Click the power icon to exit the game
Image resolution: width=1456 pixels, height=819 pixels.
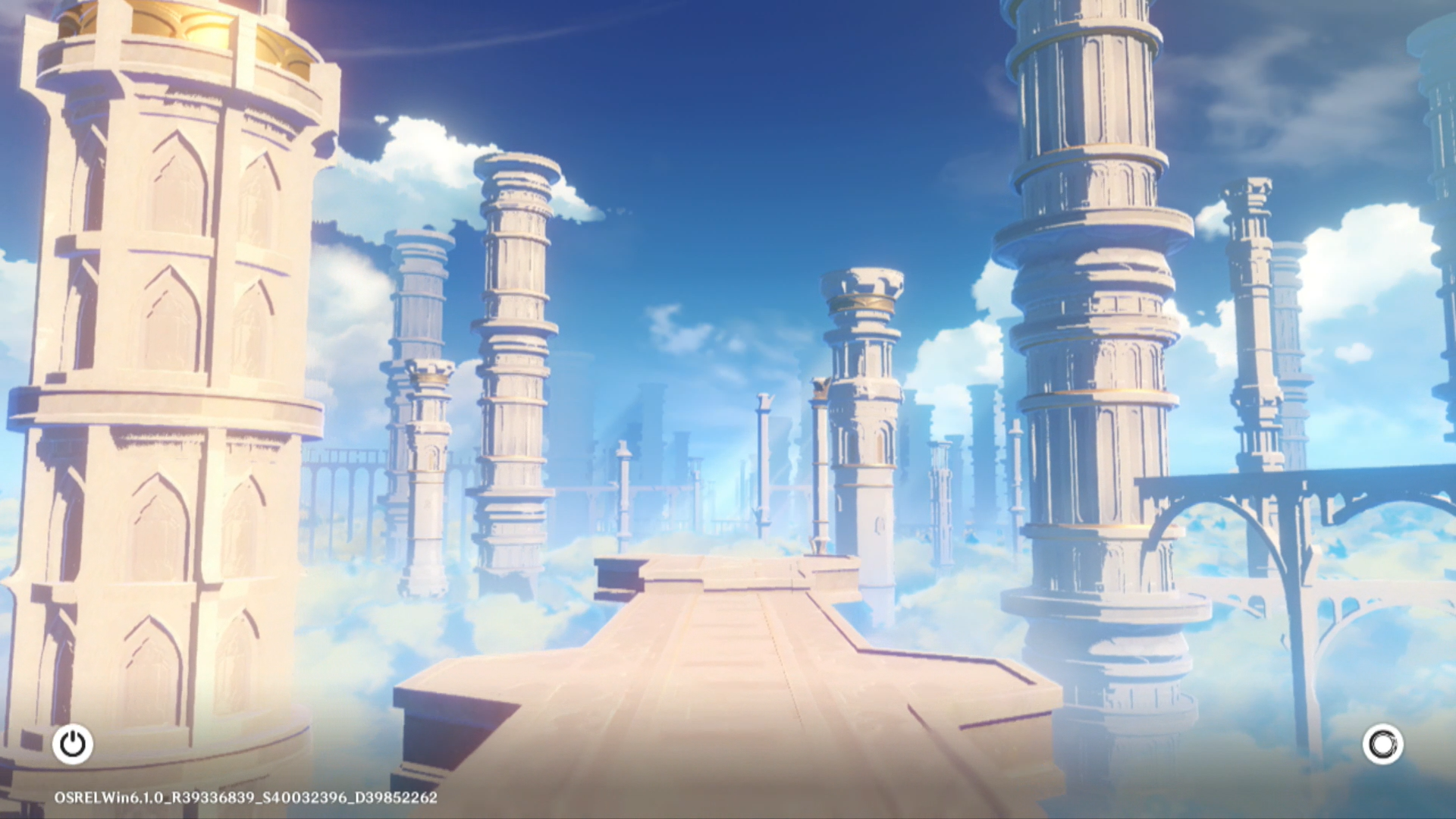tap(73, 744)
